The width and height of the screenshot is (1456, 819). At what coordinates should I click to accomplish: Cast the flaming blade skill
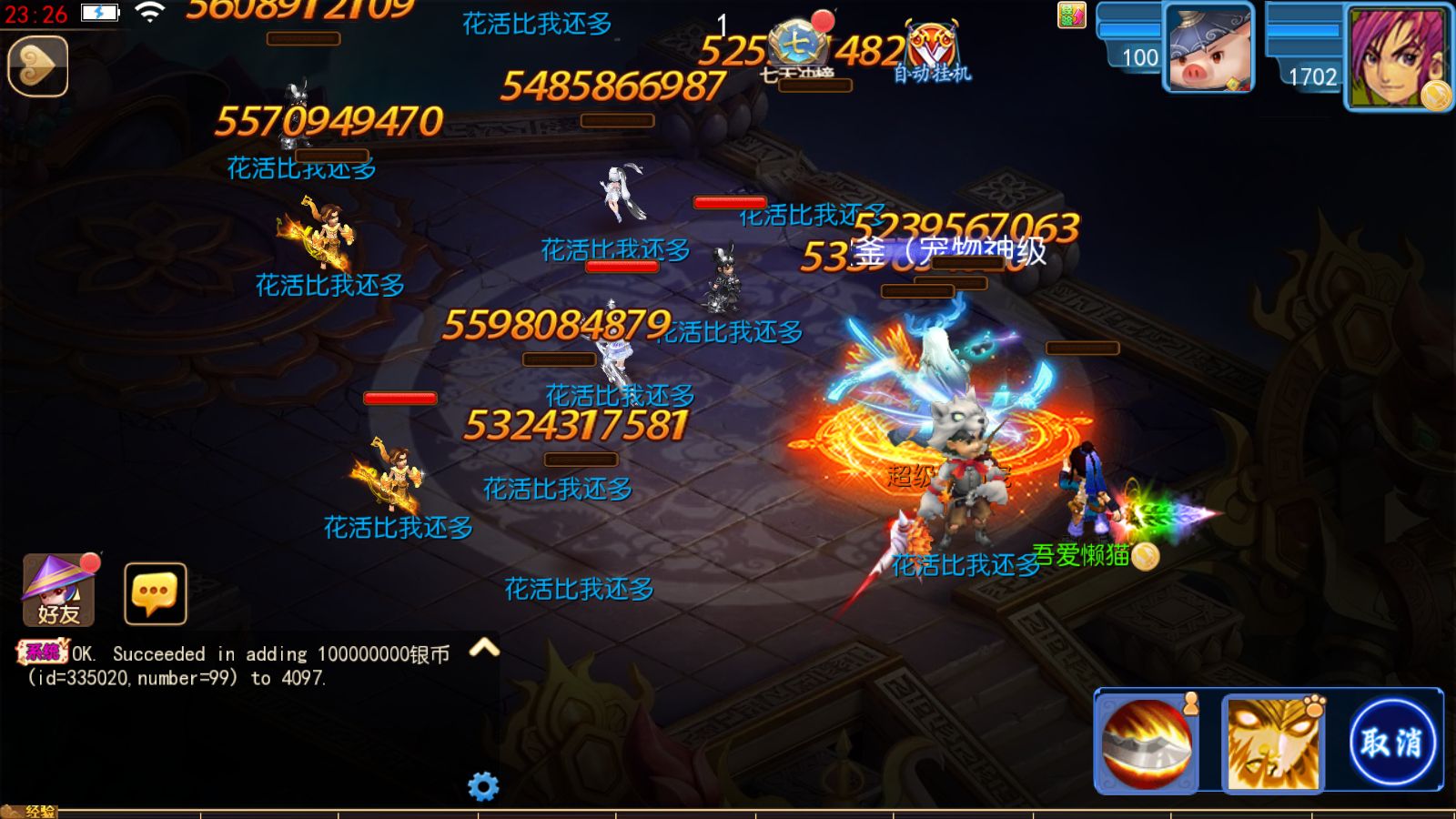pos(1148,739)
